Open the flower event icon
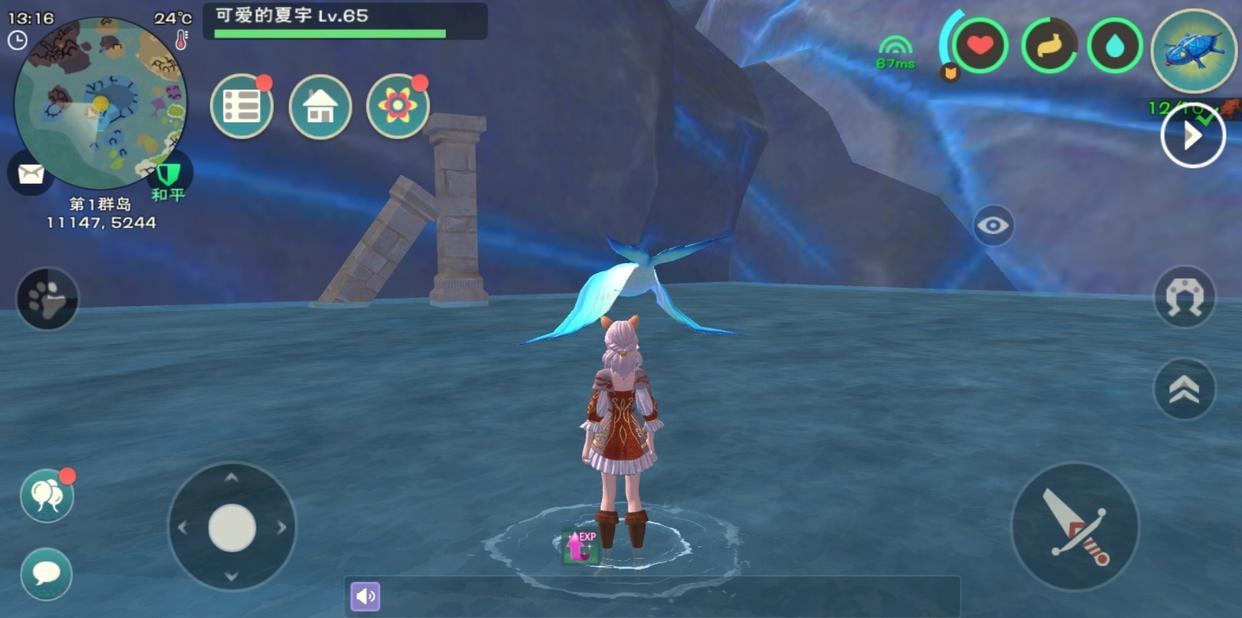 [397, 106]
